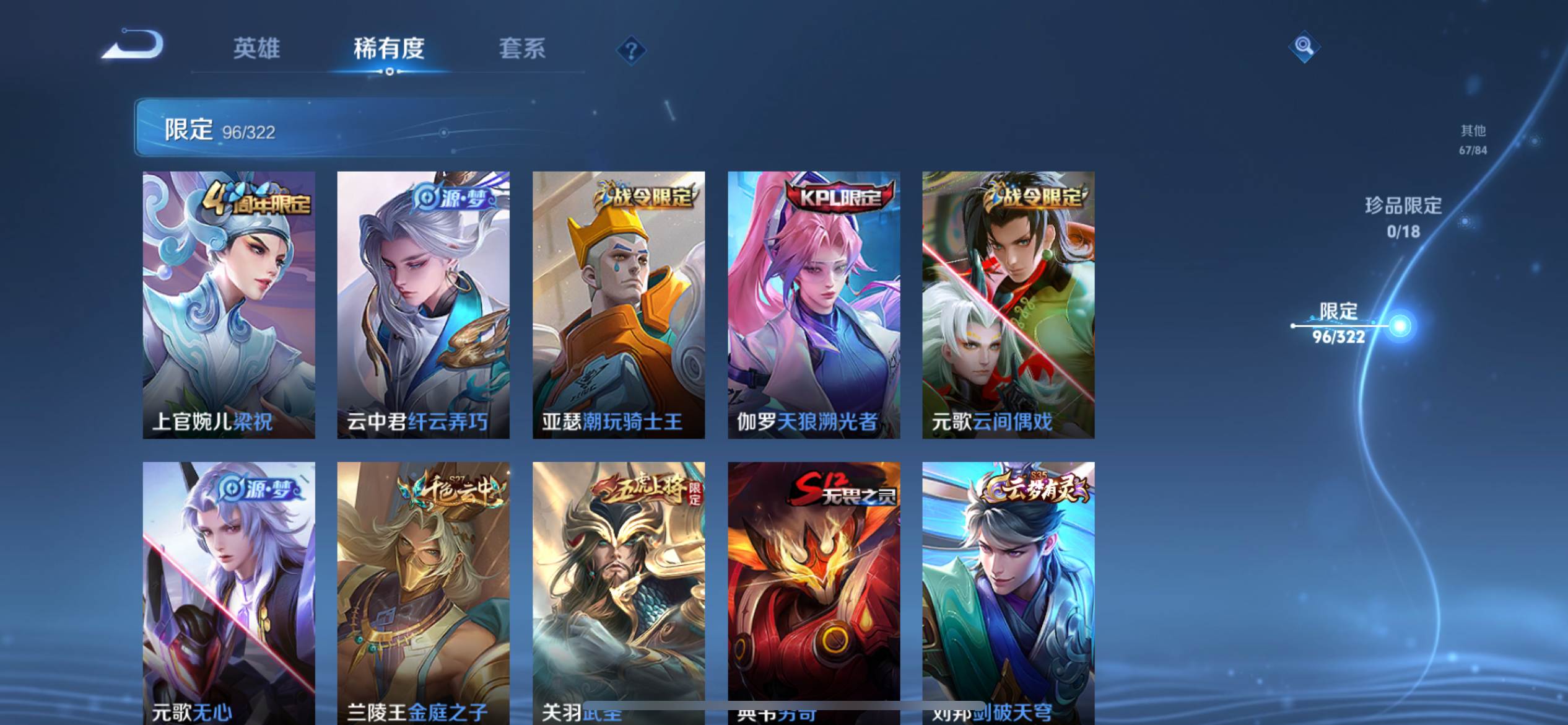Open the magnifier search button
This screenshot has width=1568, height=725.
pyautogui.click(x=1304, y=46)
